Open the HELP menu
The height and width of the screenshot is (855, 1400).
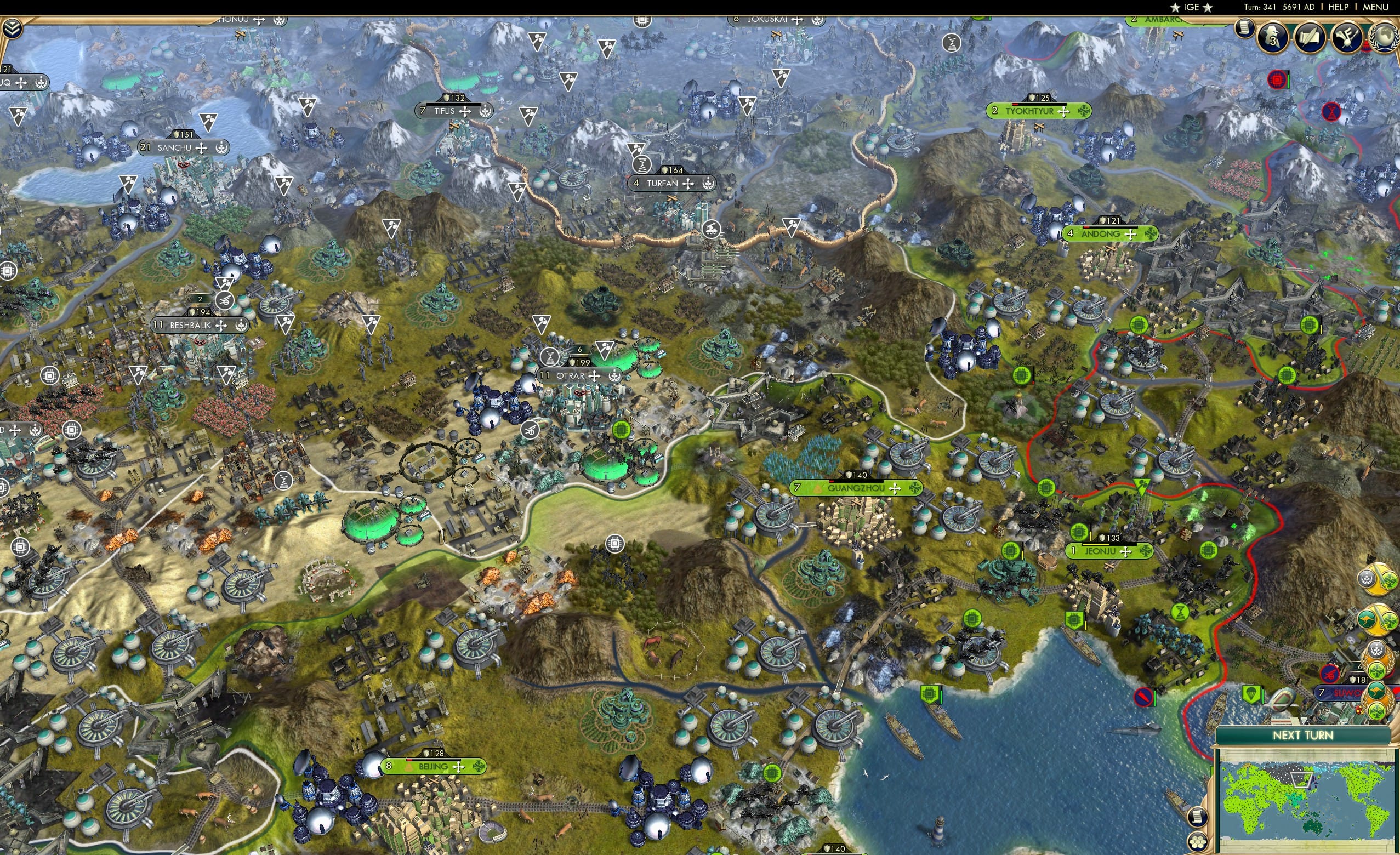[1339, 7]
